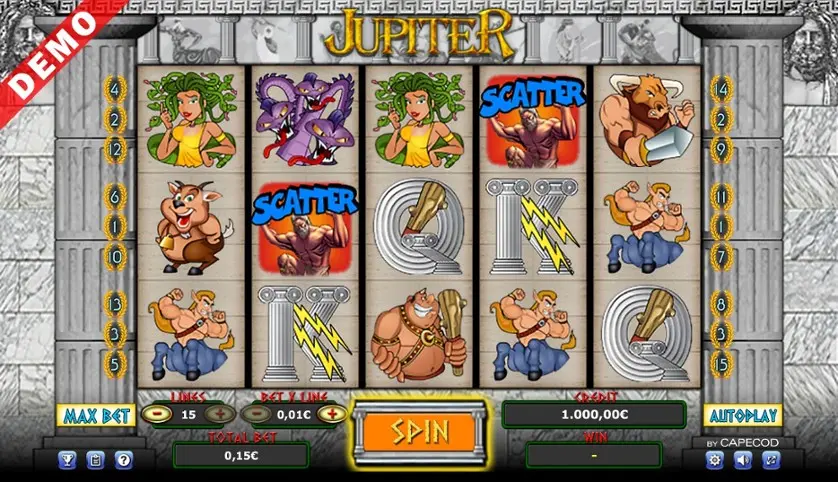Lower the bet per line

click(x=257, y=414)
